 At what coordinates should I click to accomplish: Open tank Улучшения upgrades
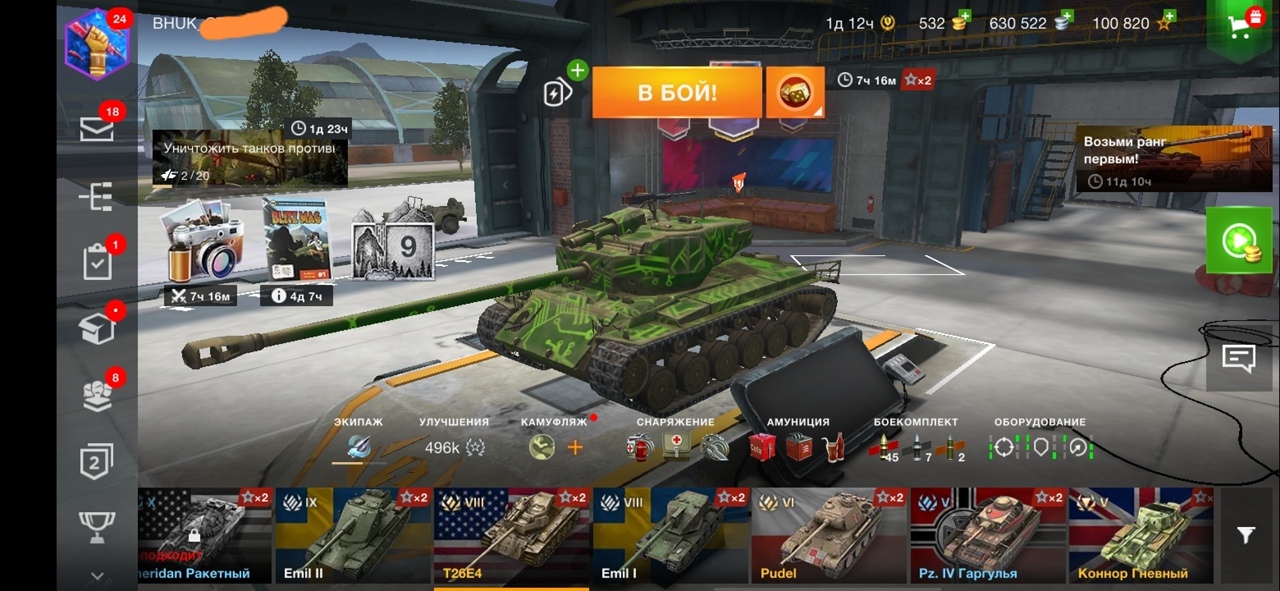click(454, 447)
